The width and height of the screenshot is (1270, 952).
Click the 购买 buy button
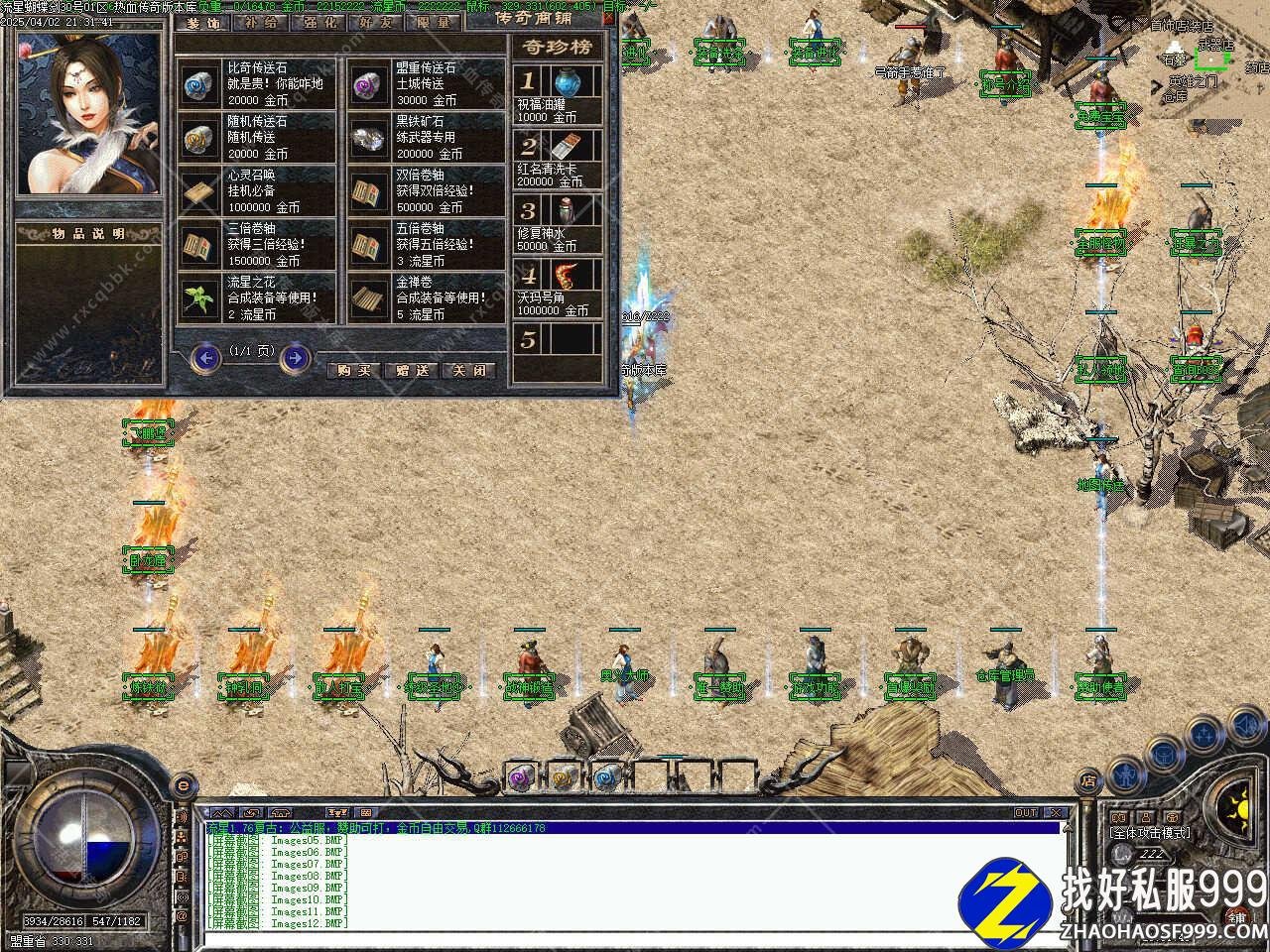(354, 370)
